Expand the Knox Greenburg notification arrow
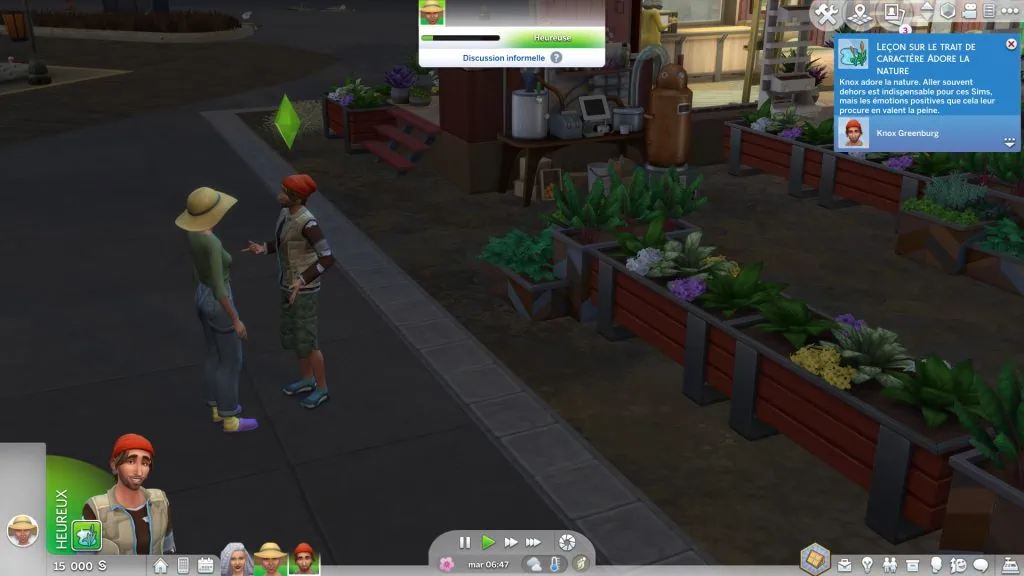The width and height of the screenshot is (1024, 576). [x=1009, y=142]
